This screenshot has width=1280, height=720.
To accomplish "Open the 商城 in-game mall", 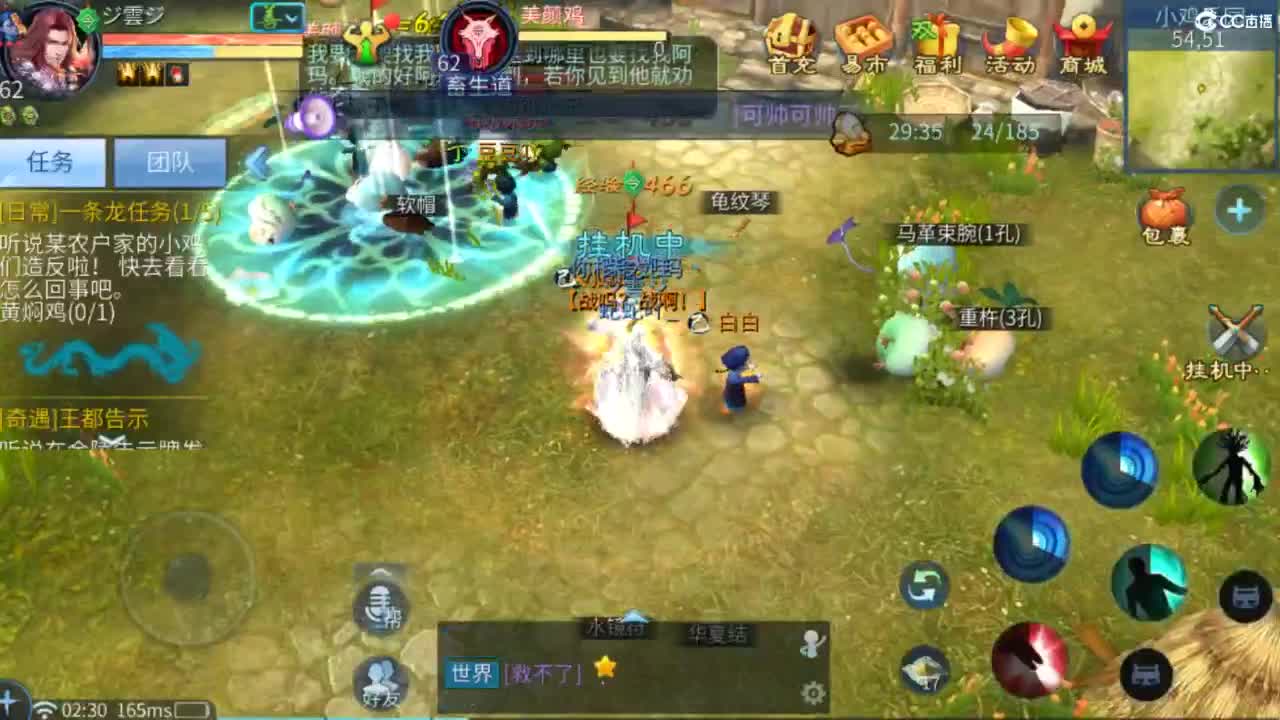I will (x=1083, y=45).
